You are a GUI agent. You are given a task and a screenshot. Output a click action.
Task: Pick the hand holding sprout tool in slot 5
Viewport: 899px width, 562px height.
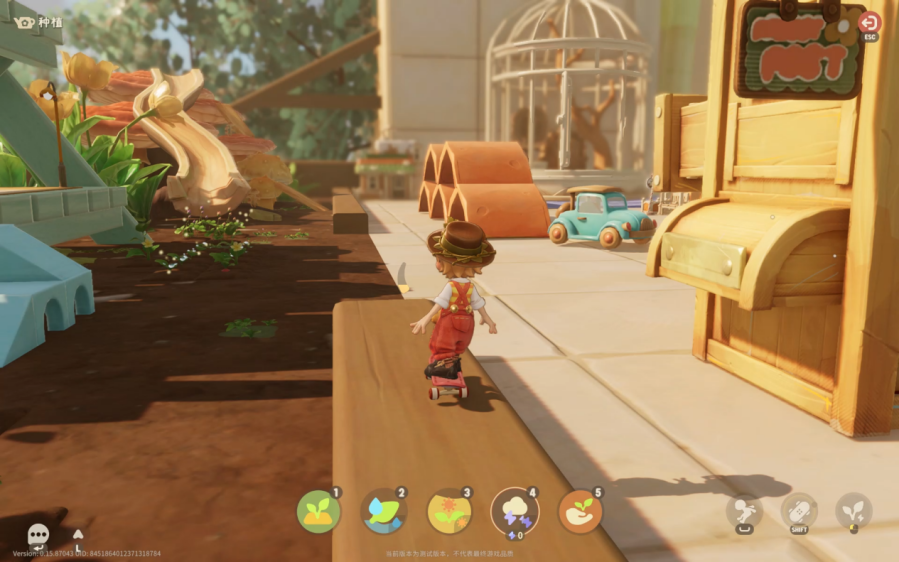[x=580, y=511]
